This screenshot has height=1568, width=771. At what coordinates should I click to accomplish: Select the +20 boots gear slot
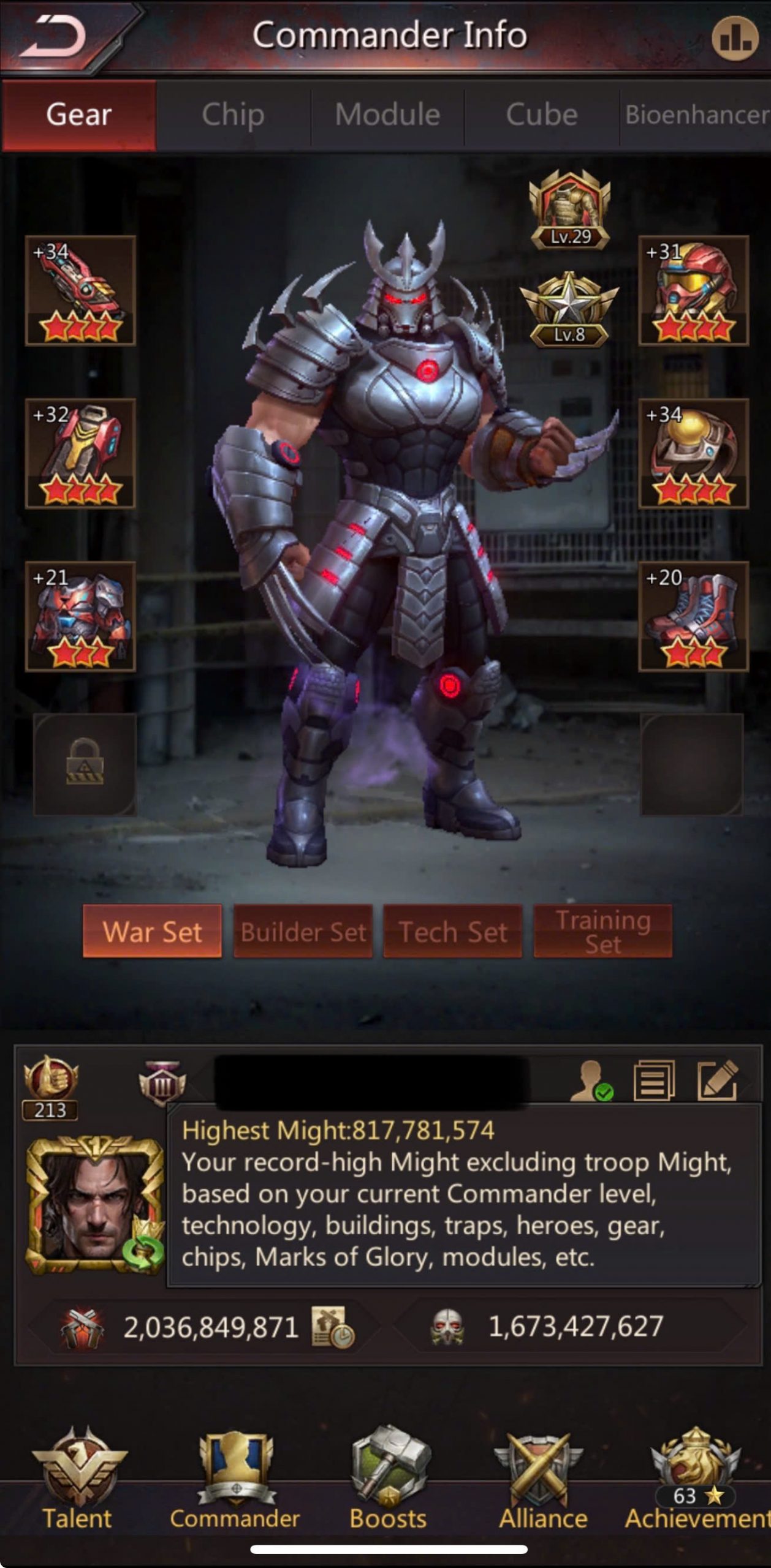693,616
